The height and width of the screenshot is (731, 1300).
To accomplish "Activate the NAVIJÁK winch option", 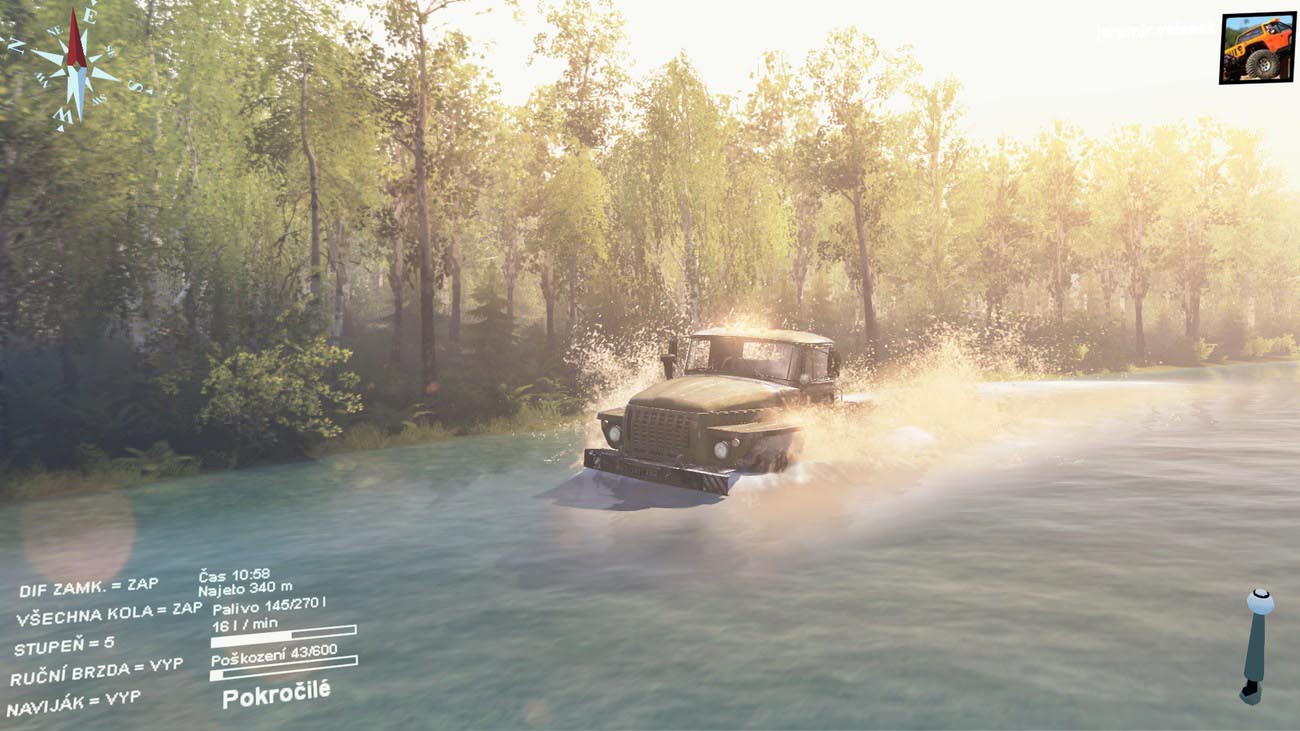I will 73,702.
